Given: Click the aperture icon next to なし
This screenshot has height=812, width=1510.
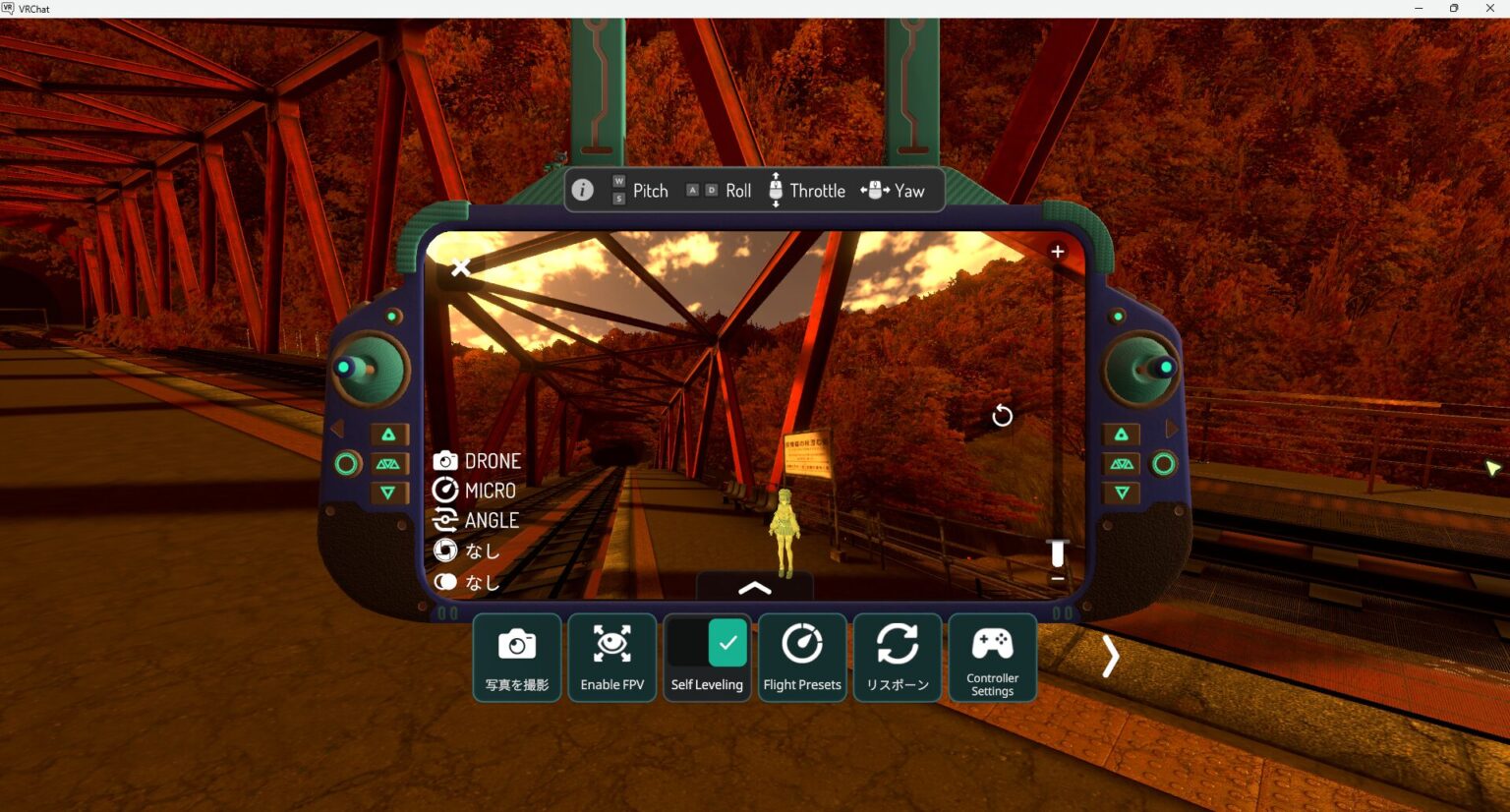Looking at the screenshot, I should (447, 551).
